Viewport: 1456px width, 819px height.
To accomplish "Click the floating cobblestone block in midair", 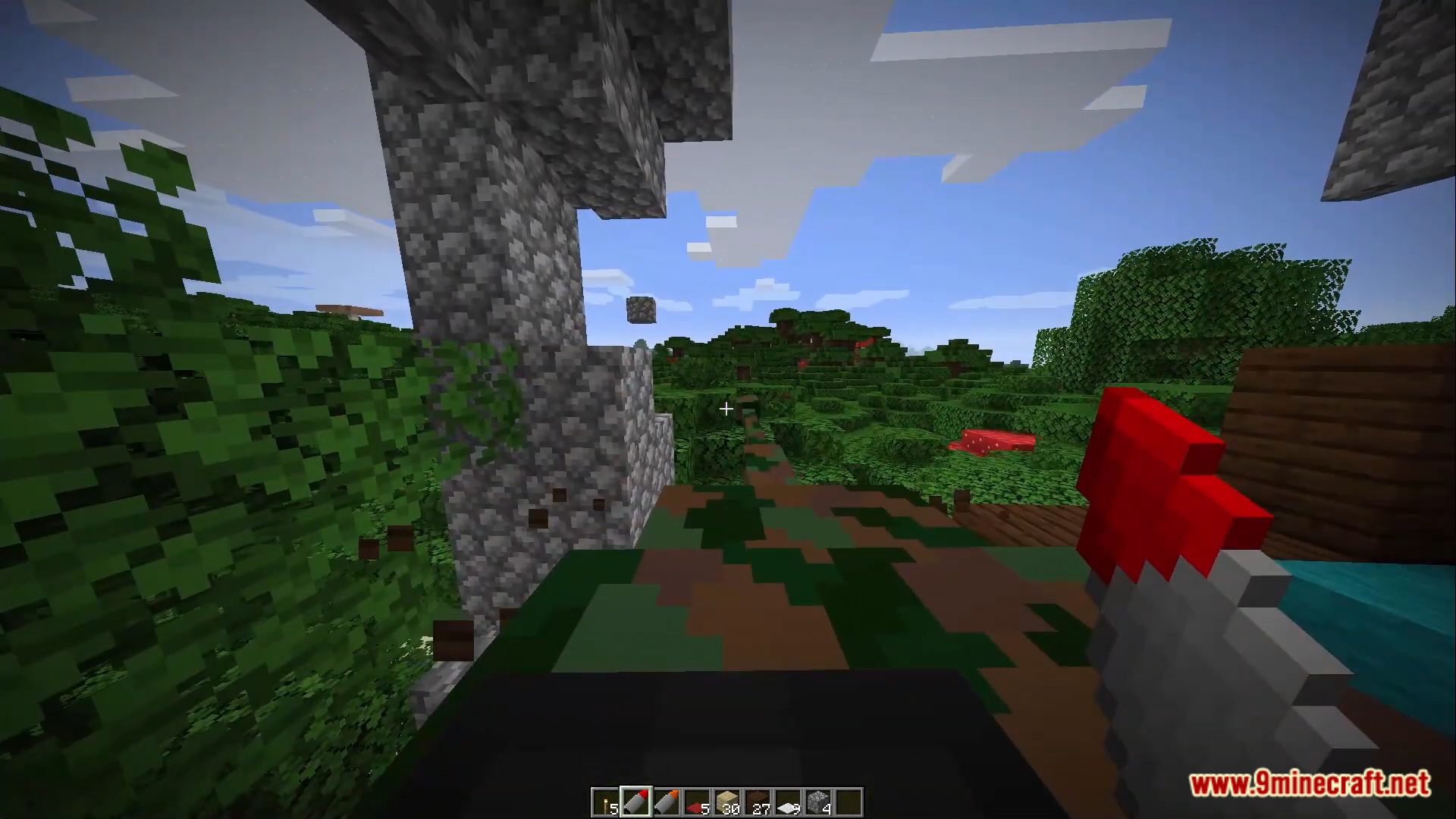I will click(x=639, y=309).
